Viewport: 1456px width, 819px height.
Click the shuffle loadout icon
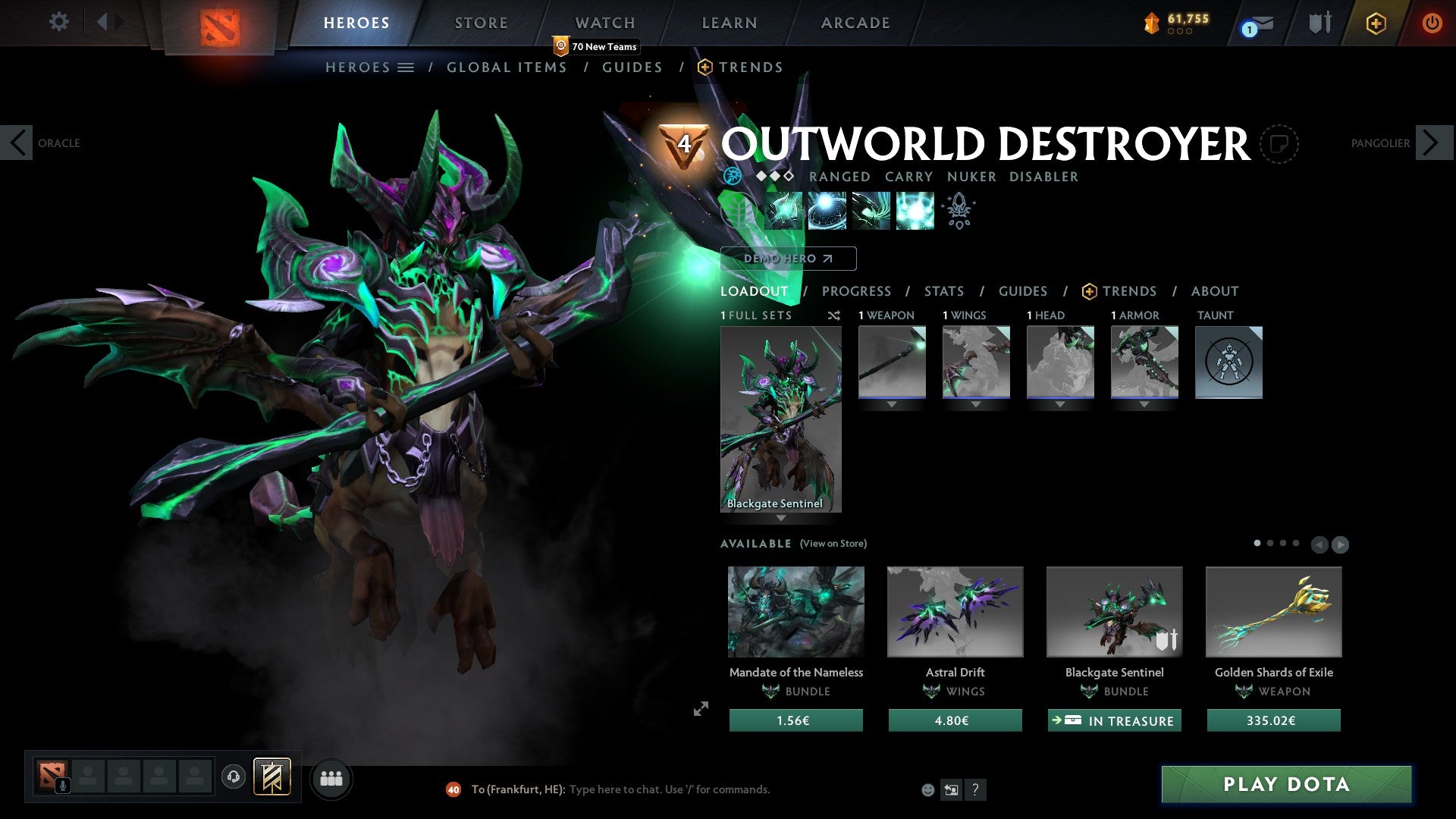tap(834, 315)
